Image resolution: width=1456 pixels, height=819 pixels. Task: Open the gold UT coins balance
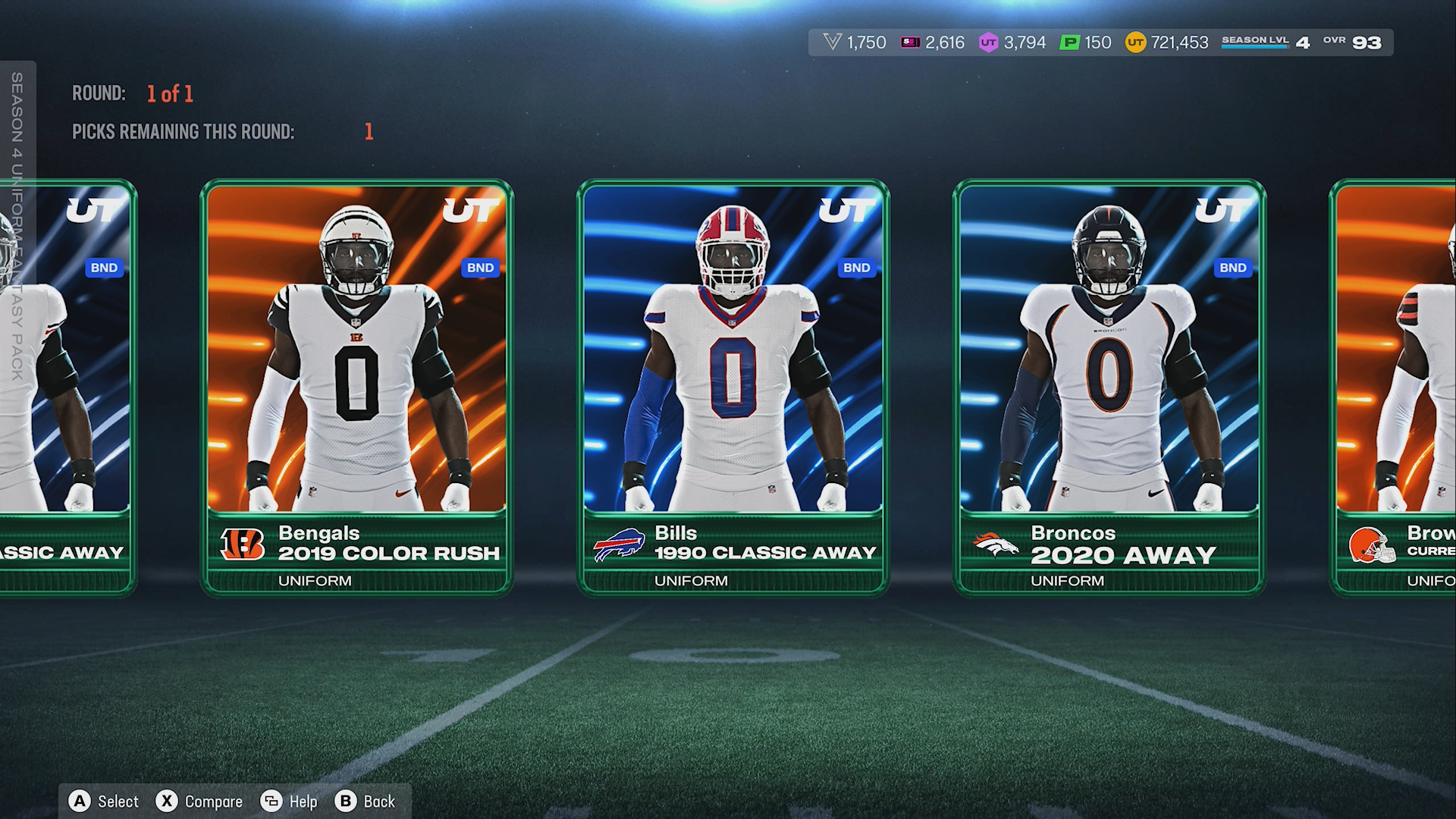point(1166,42)
